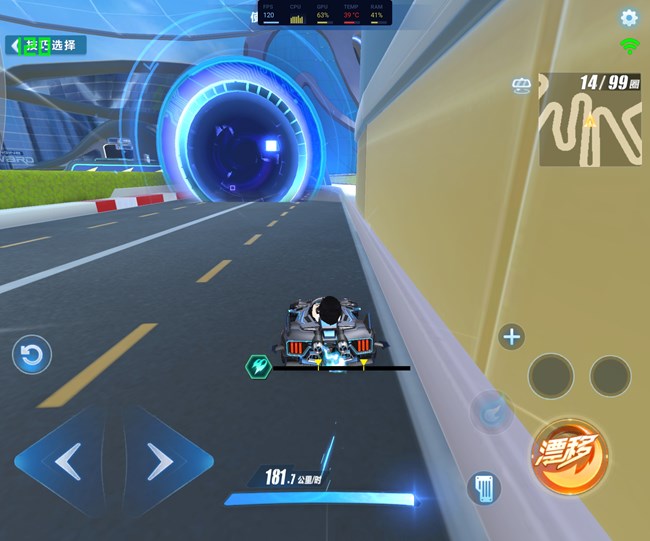650x541 pixels.
Task: Steer left with the left arrow
Action: (x=68, y=461)
